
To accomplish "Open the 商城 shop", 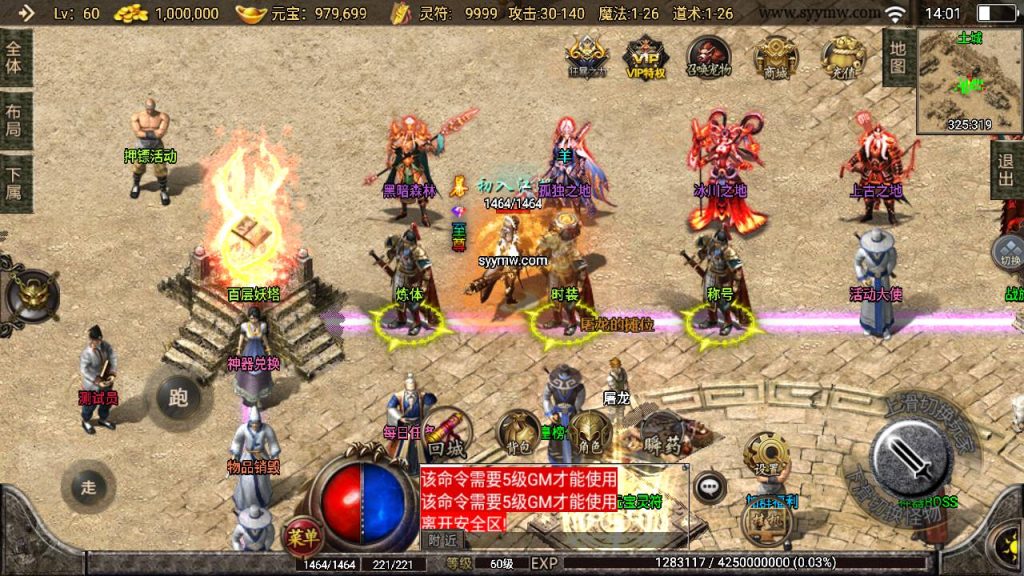I will coord(776,56).
